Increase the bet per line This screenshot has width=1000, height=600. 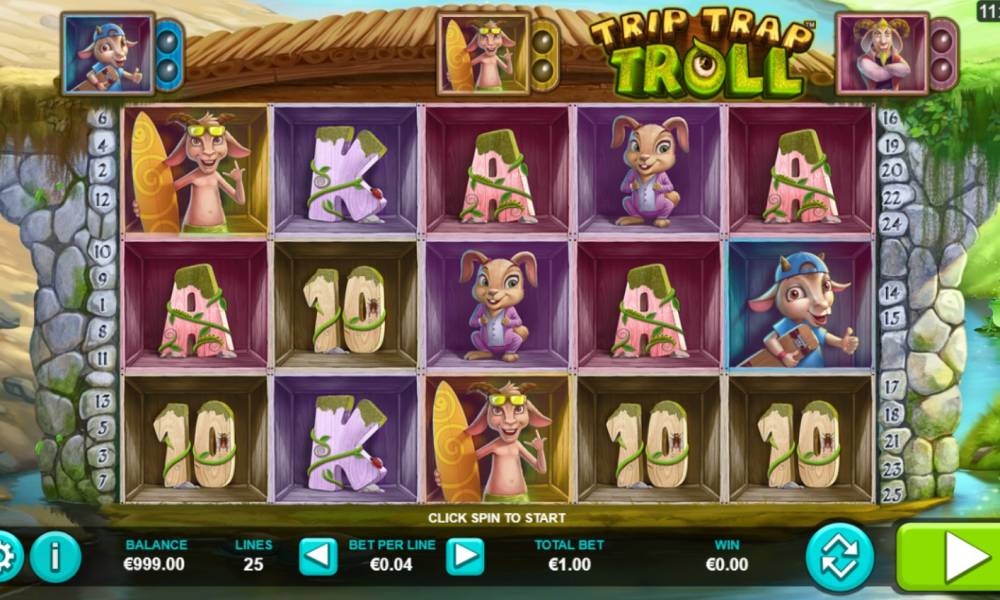[464, 557]
